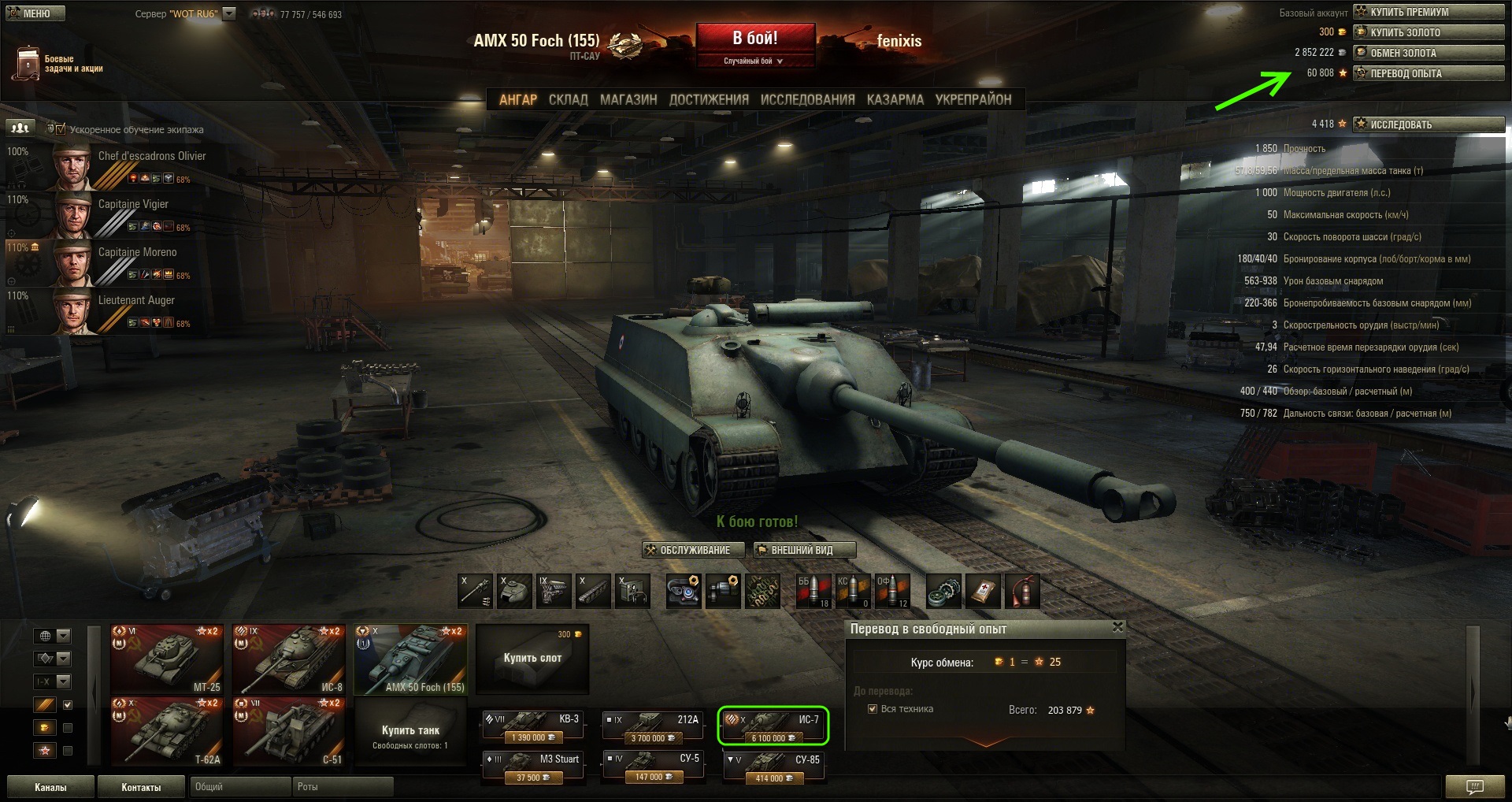Open ОБМЕН ЗОЛОТА exchange
The height and width of the screenshot is (802, 1512).
[1428, 53]
